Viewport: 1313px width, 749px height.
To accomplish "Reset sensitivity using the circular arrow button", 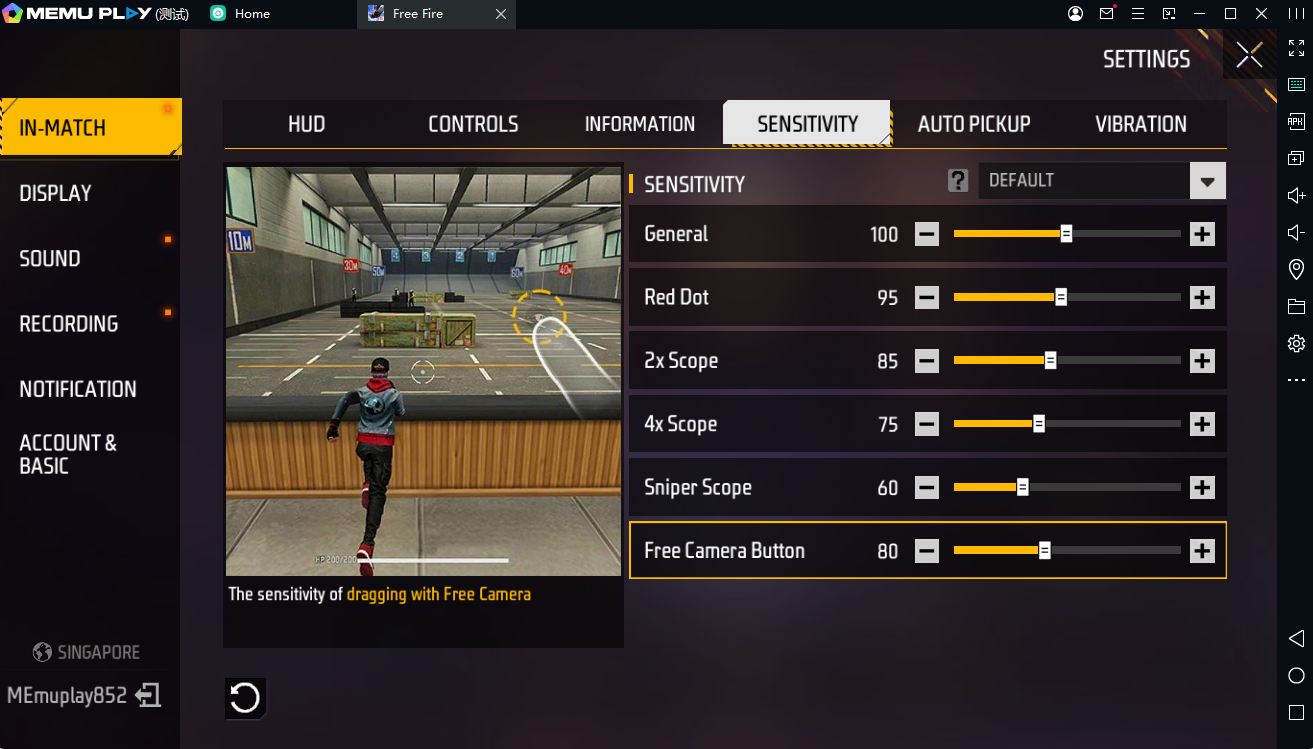I will click(x=245, y=698).
